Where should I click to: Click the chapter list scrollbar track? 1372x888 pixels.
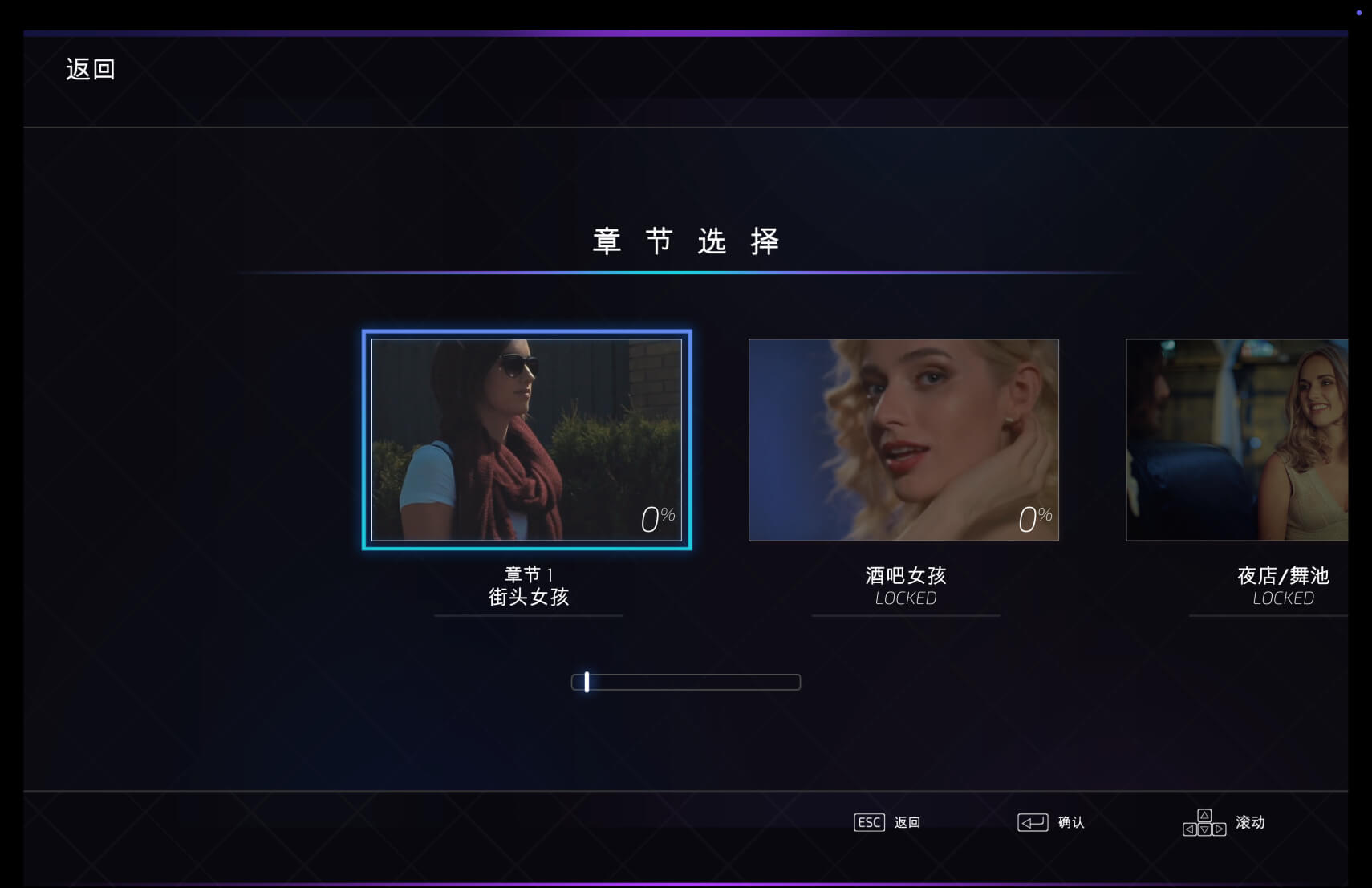pos(686,682)
